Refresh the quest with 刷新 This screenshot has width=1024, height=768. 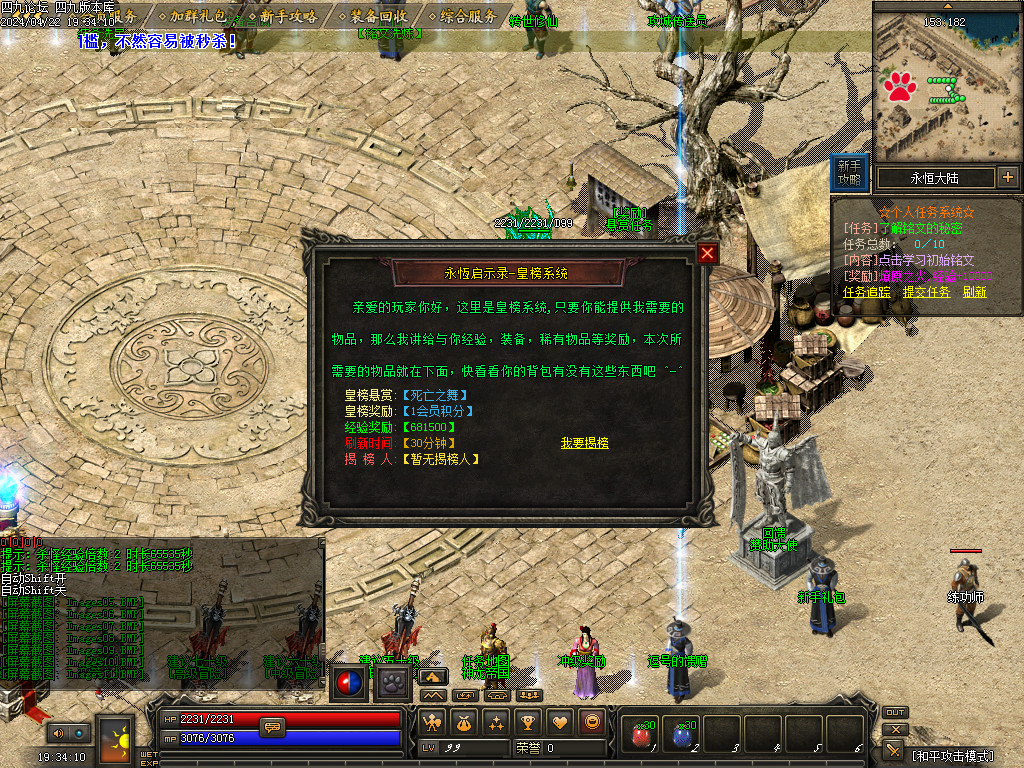click(x=975, y=292)
